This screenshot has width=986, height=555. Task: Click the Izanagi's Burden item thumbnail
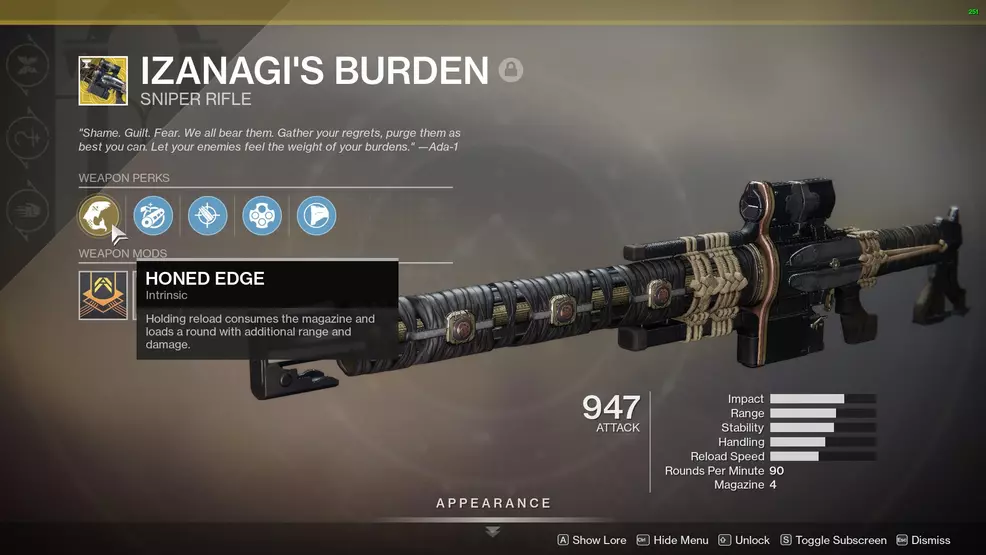click(103, 81)
